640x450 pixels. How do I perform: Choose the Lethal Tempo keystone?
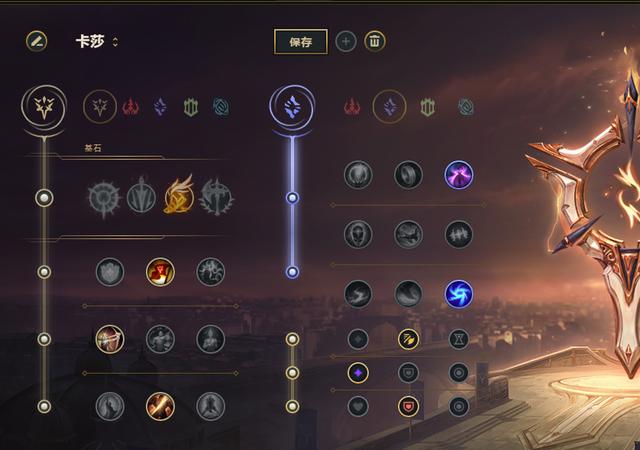[x=141, y=196]
